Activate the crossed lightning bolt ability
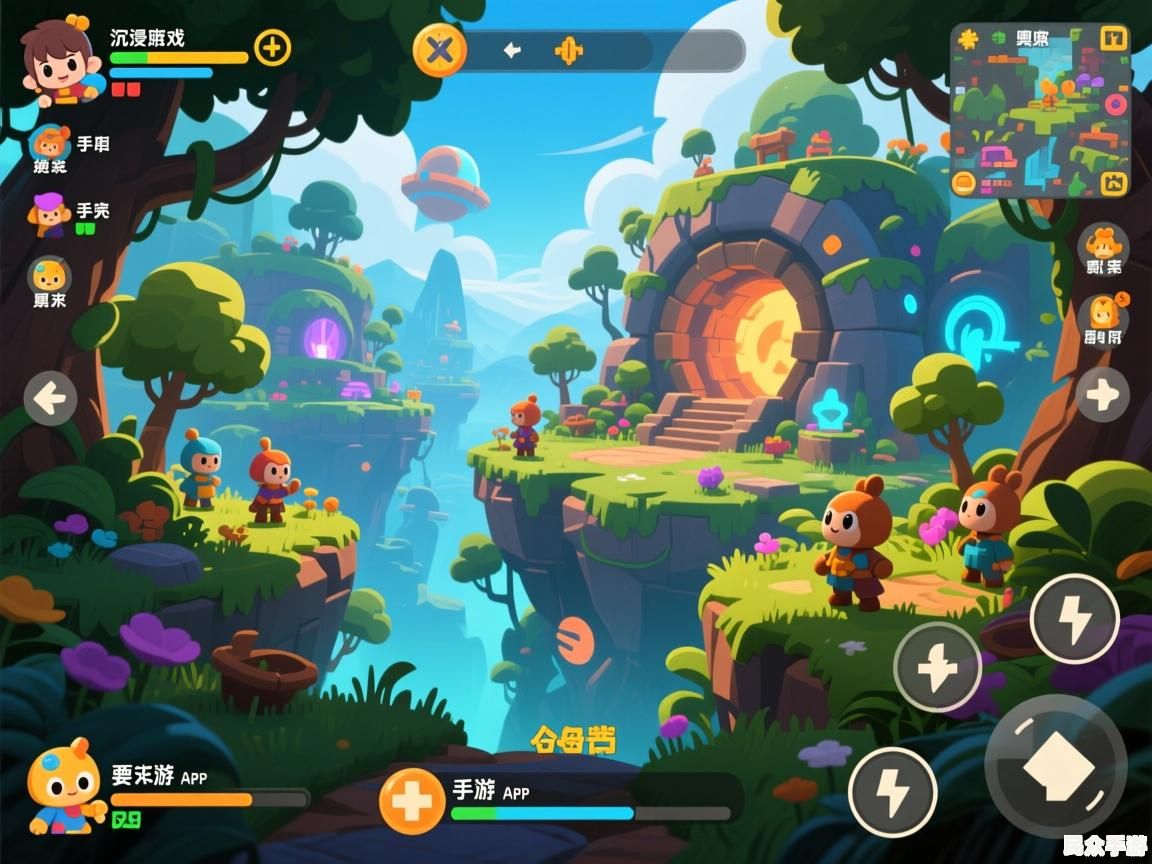The width and height of the screenshot is (1152, 864). coord(937,667)
